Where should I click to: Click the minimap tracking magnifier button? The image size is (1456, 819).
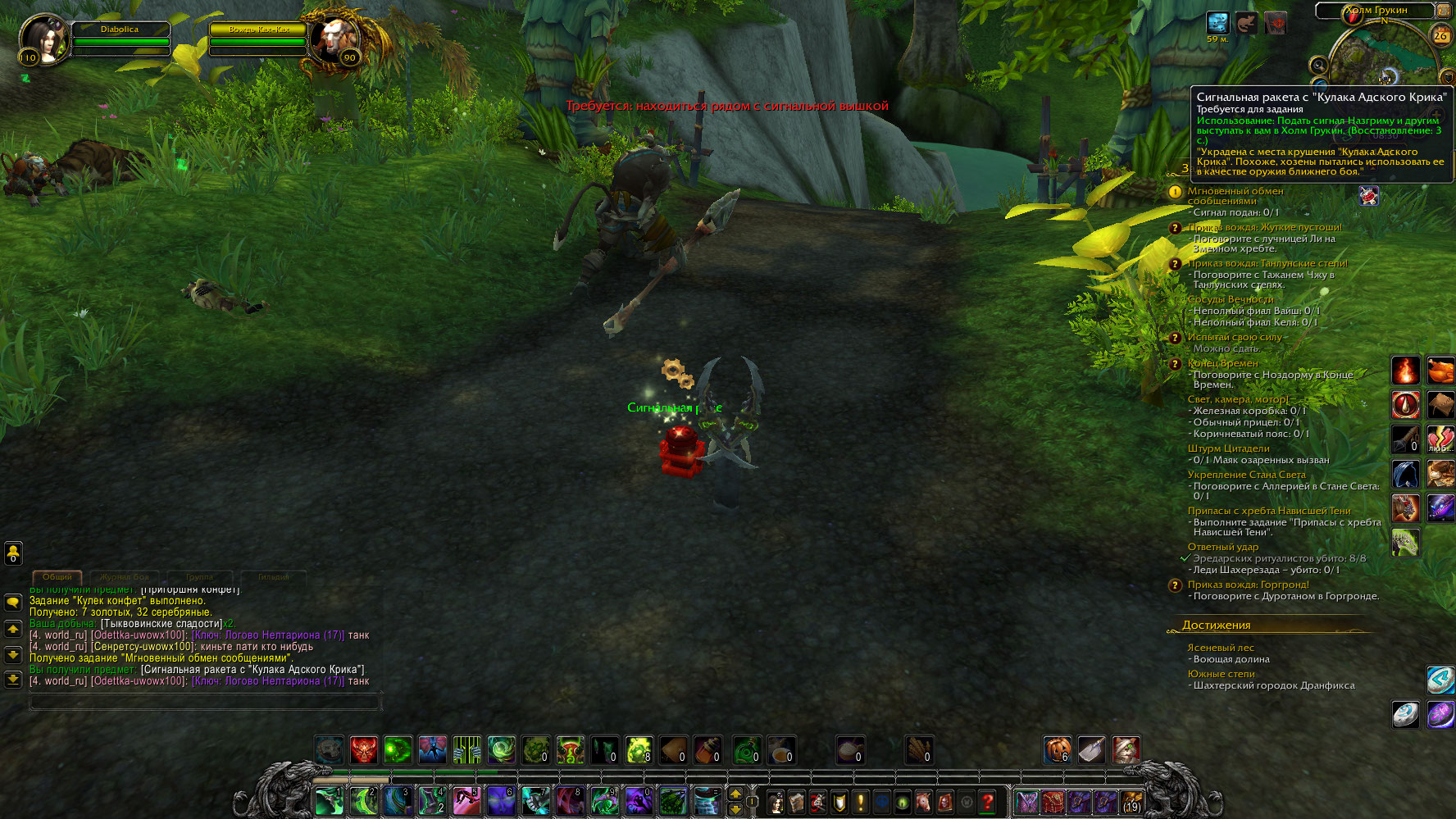[1318, 66]
